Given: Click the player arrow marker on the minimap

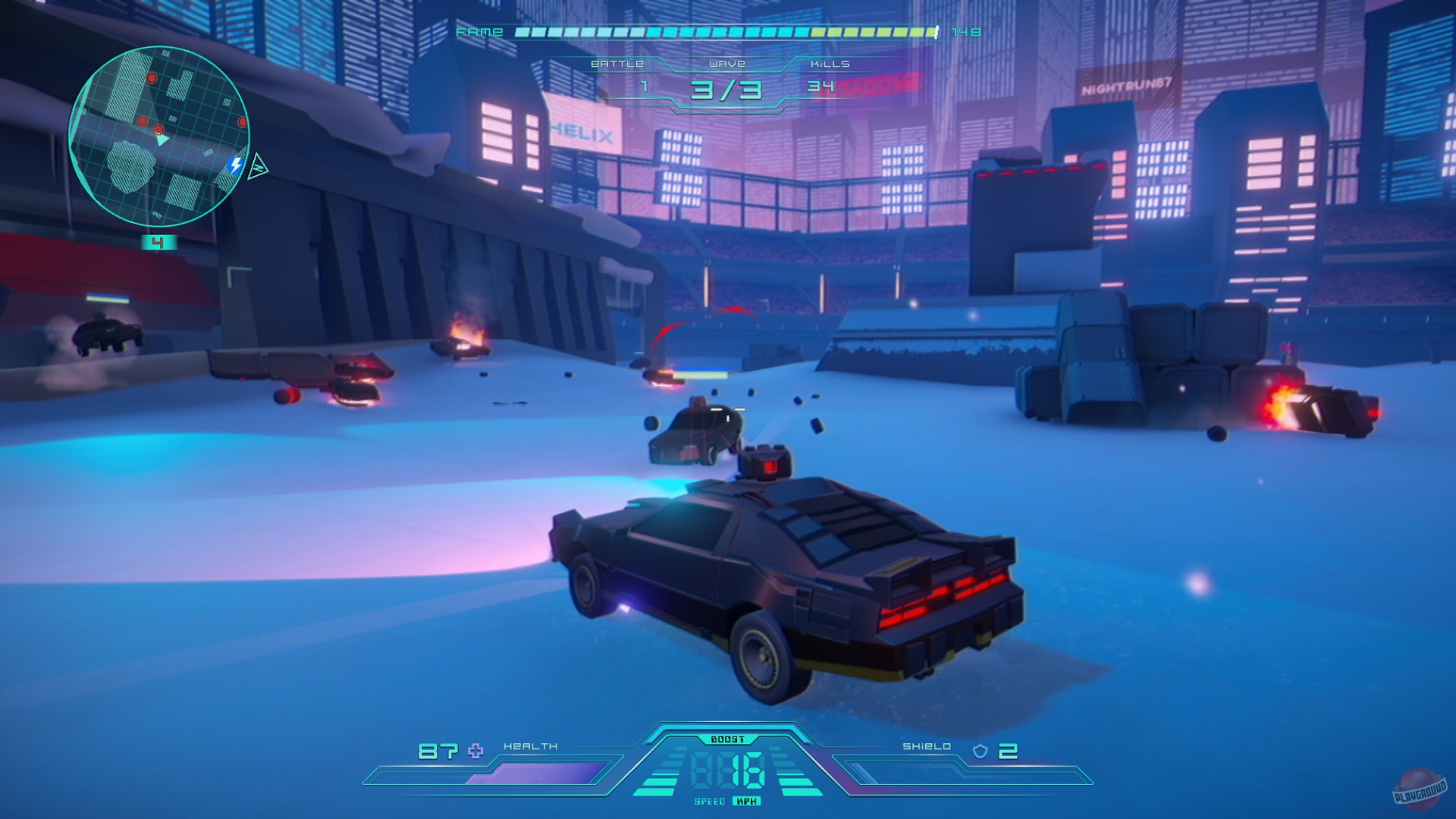Looking at the screenshot, I should (x=162, y=140).
